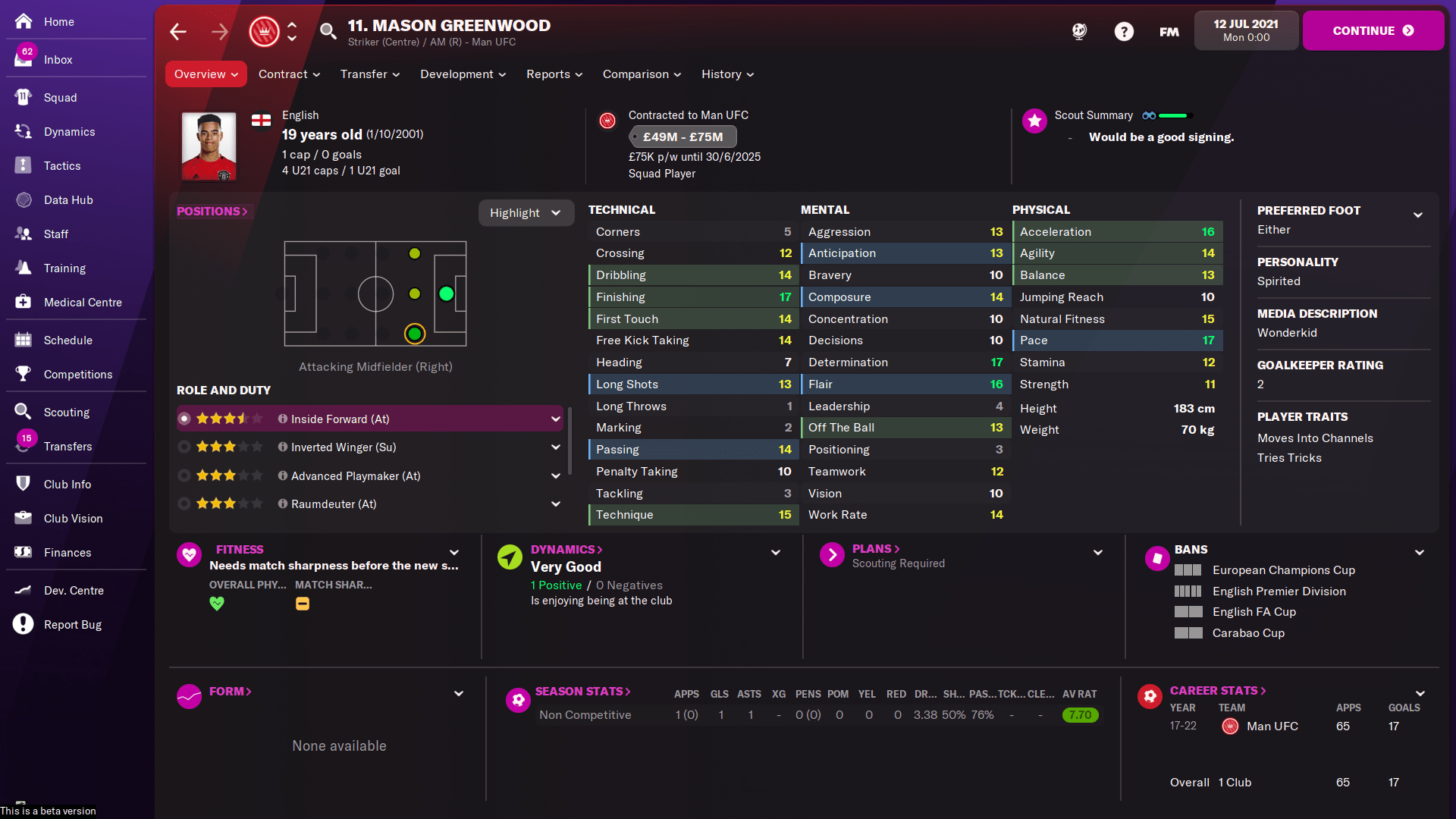This screenshot has height=819, width=1456.
Task: Select the Advanced Playmaker role radio button
Action: pos(184,475)
